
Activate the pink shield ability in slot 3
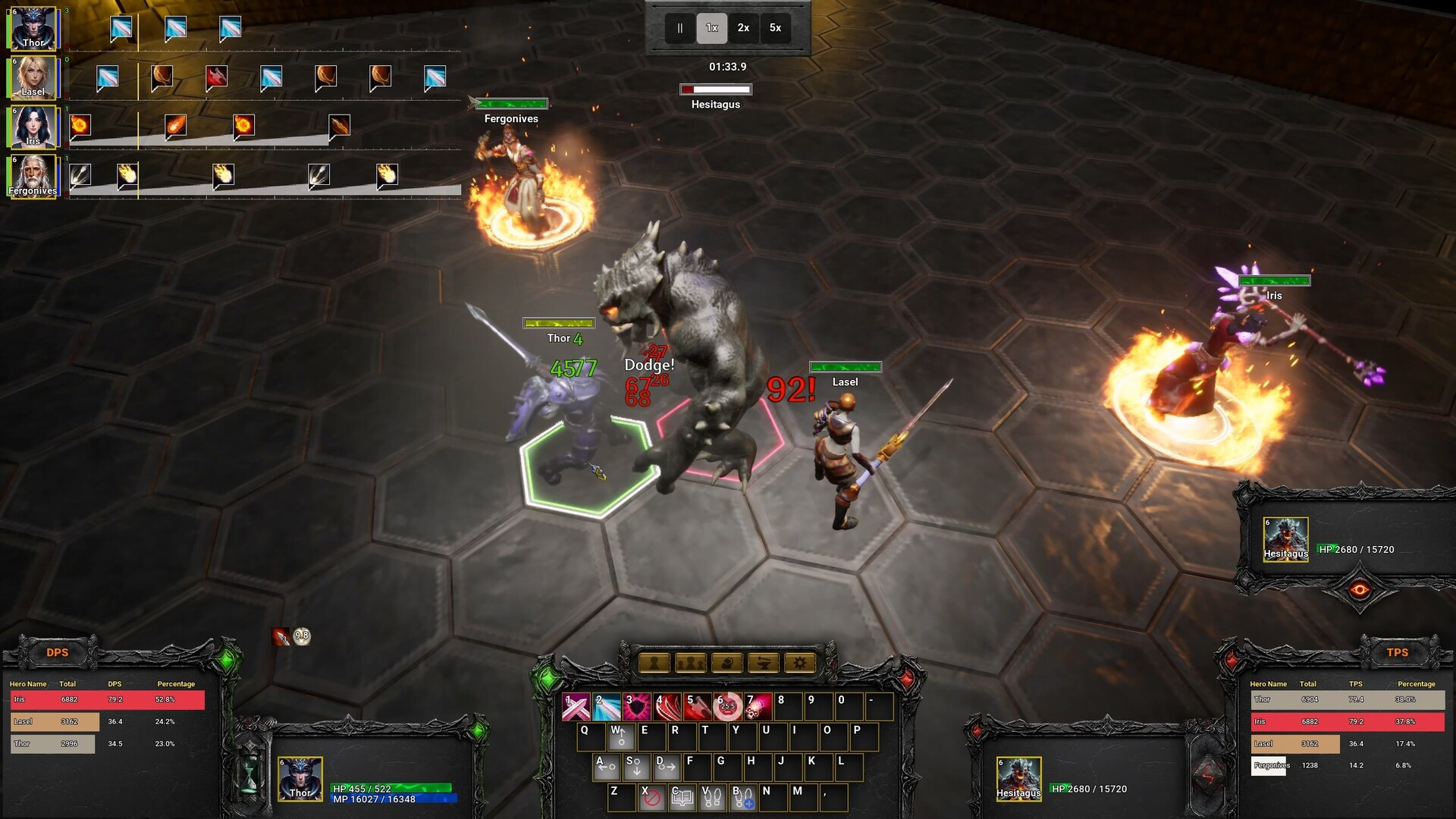tap(637, 707)
